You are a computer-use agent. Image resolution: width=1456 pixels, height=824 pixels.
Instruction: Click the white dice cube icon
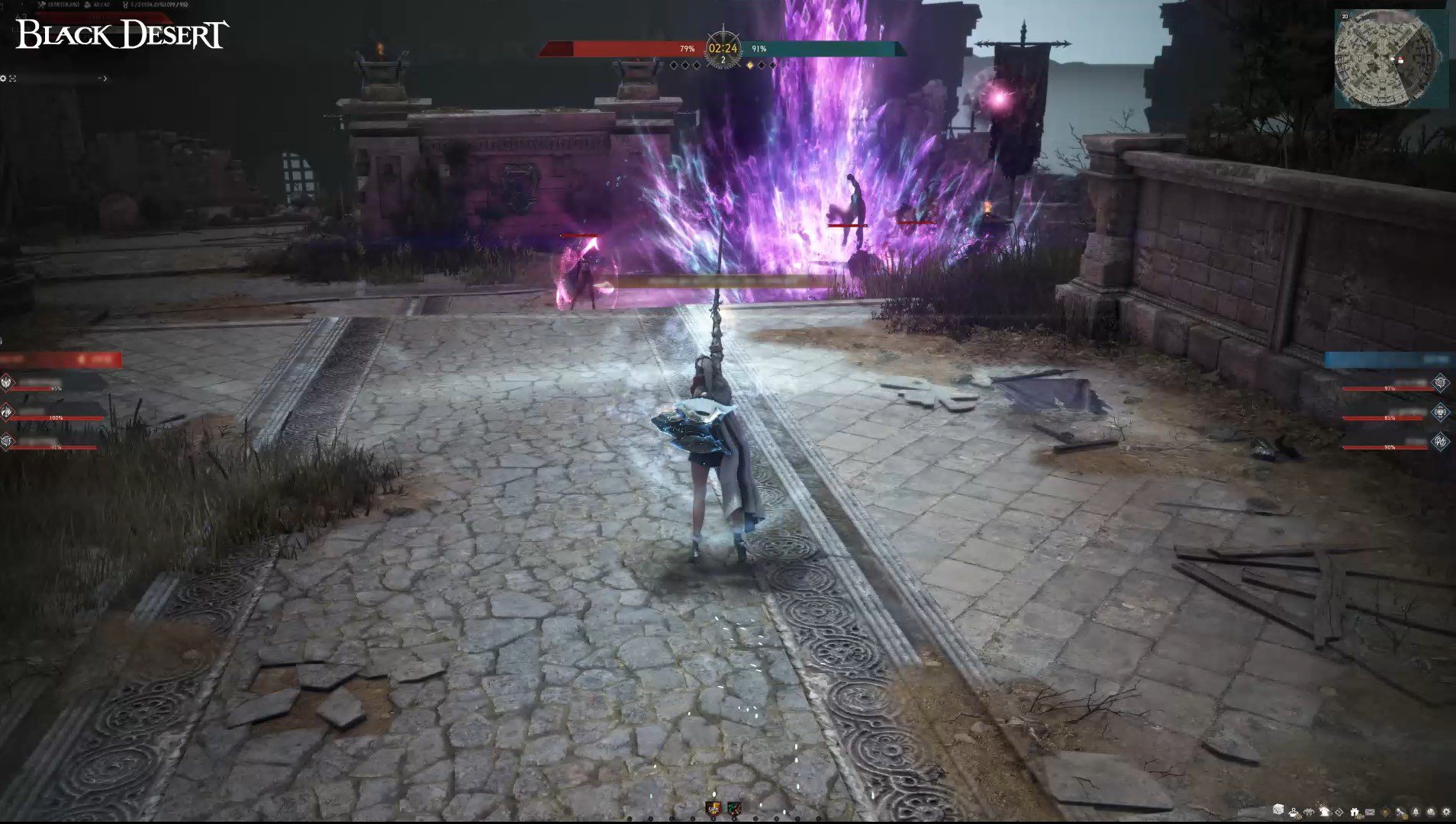point(1278,810)
